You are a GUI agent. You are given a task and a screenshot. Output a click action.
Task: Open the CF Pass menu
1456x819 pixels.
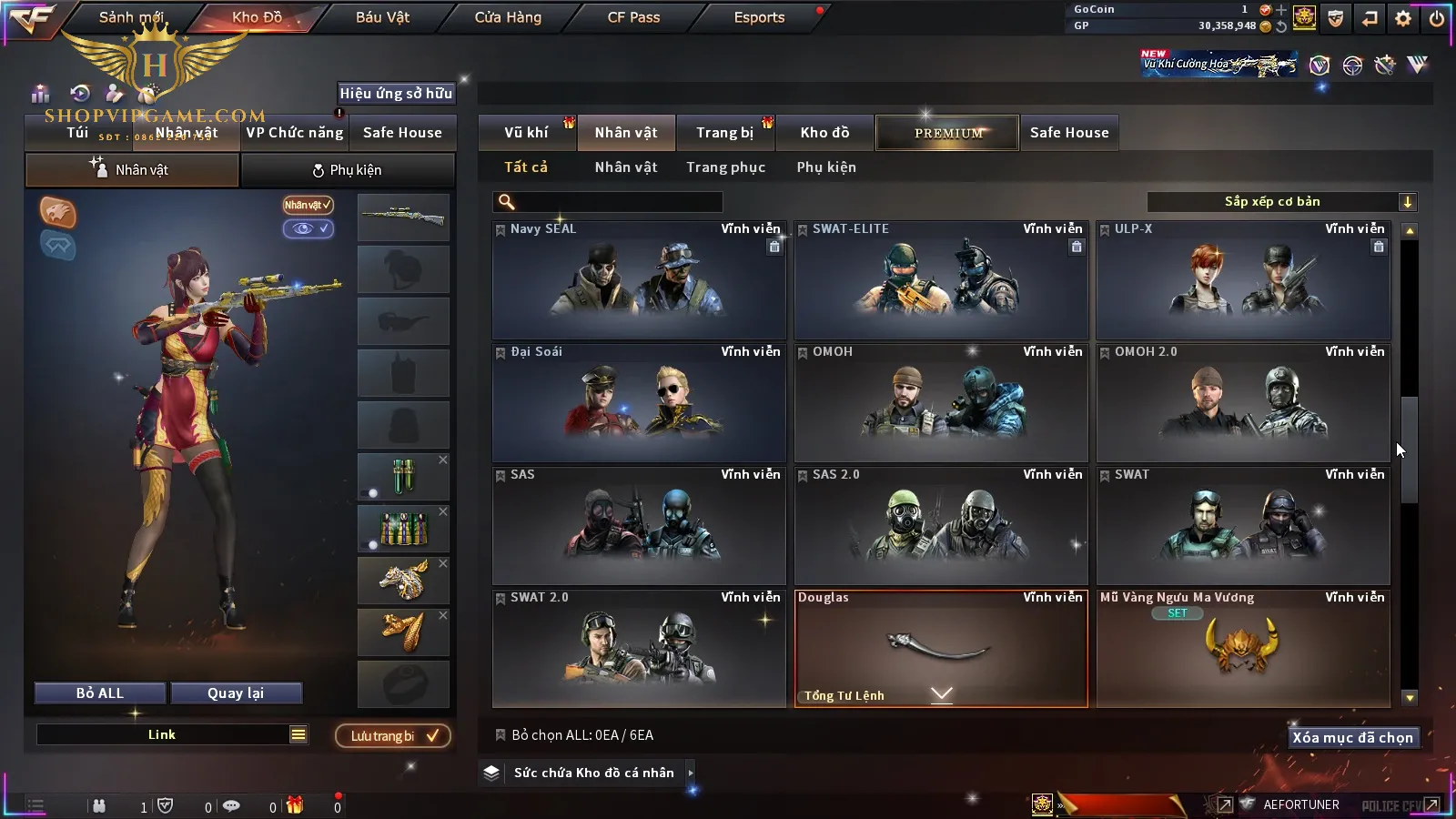tap(633, 17)
